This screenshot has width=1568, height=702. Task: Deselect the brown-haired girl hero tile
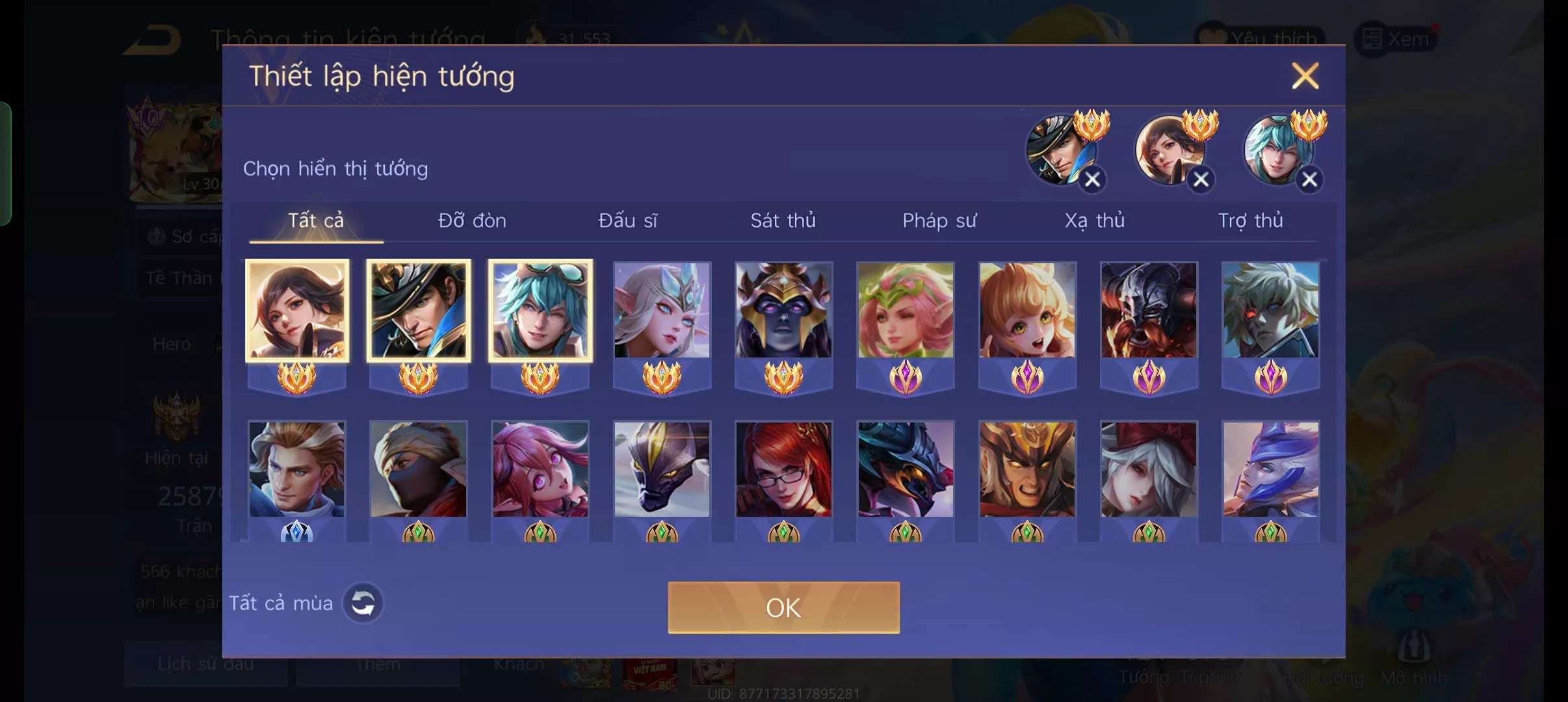pos(297,311)
